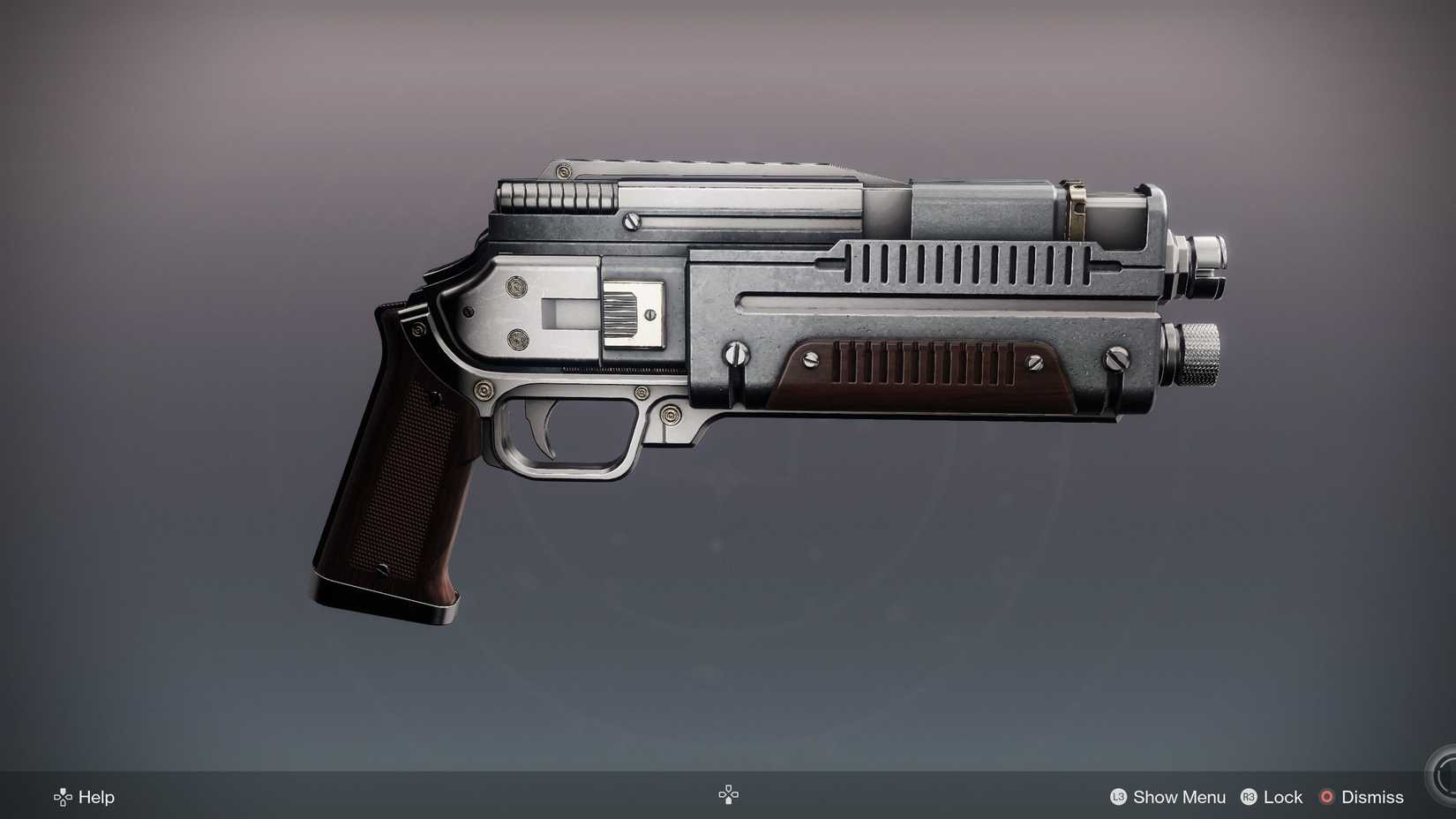Click the Show Menu text label
1456x819 pixels.
(x=1178, y=797)
